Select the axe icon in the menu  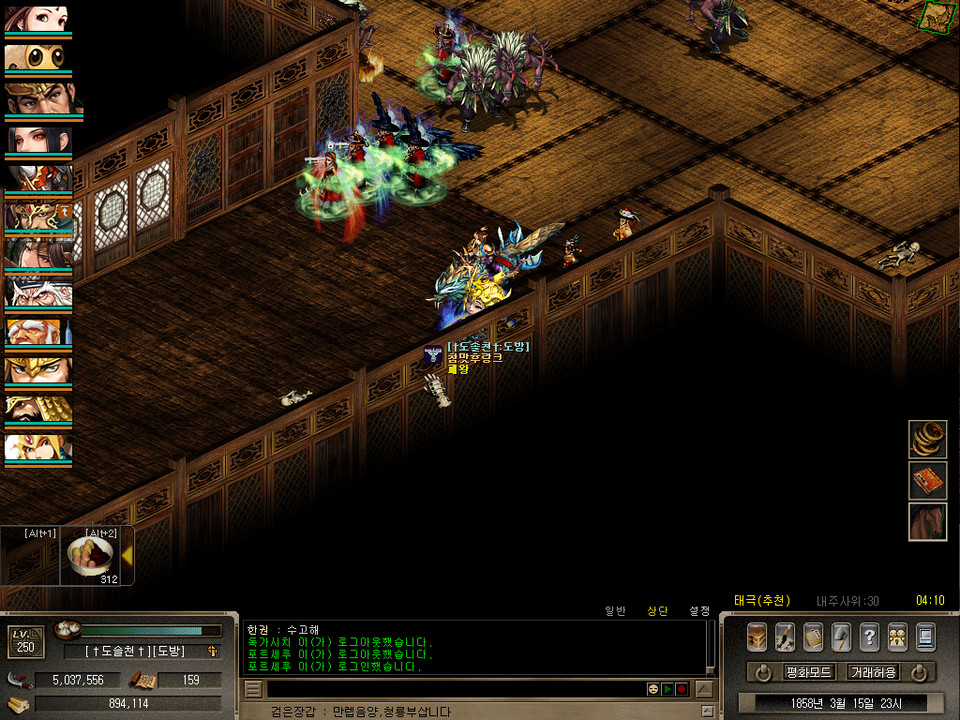841,637
